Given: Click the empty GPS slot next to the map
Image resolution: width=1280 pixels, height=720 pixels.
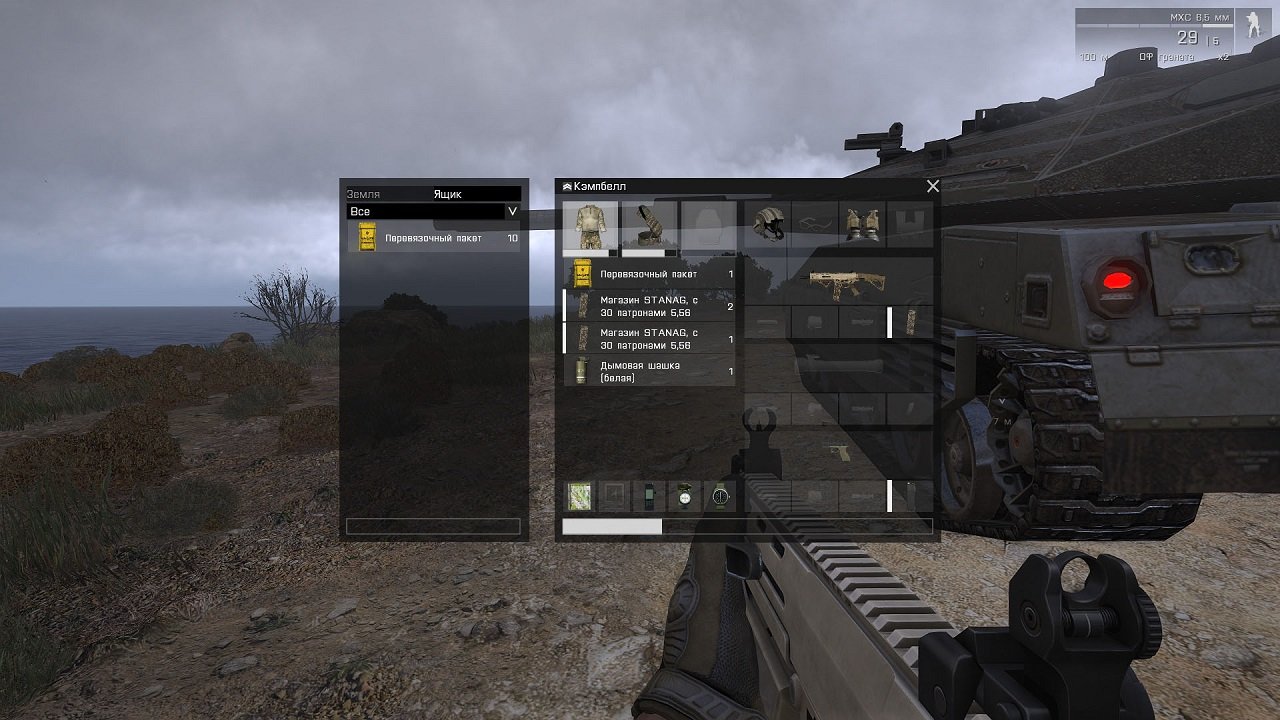Looking at the screenshot, I should [x=613, y=495].
